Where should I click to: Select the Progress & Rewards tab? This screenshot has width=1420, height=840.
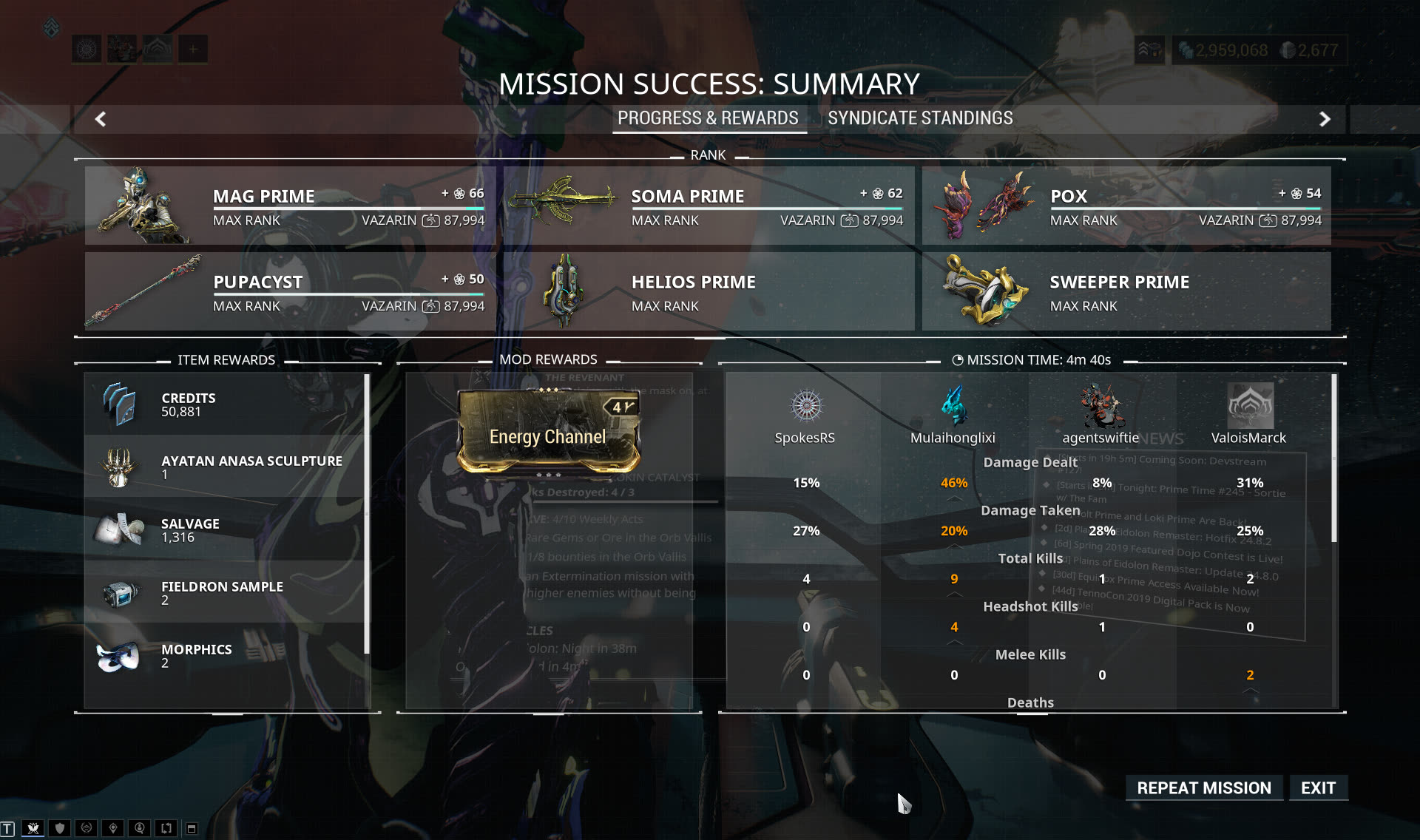[708, 118]
